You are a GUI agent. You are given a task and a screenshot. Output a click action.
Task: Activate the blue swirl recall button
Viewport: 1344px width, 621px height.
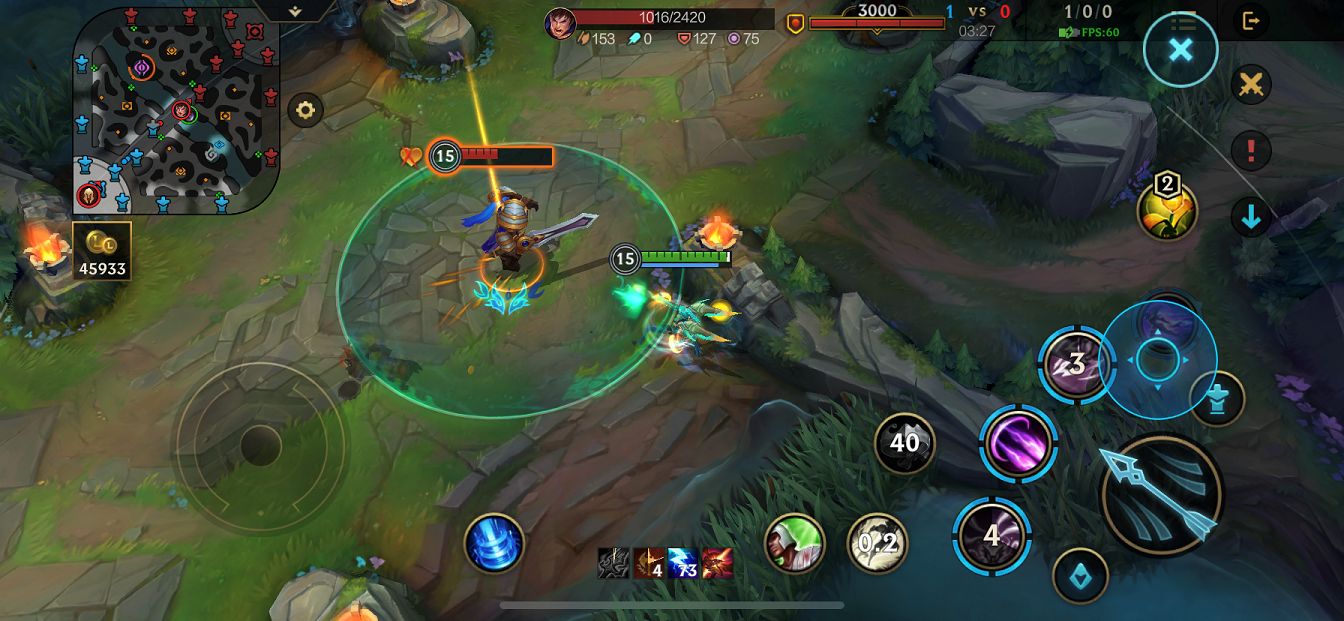(x=494, y=544)
